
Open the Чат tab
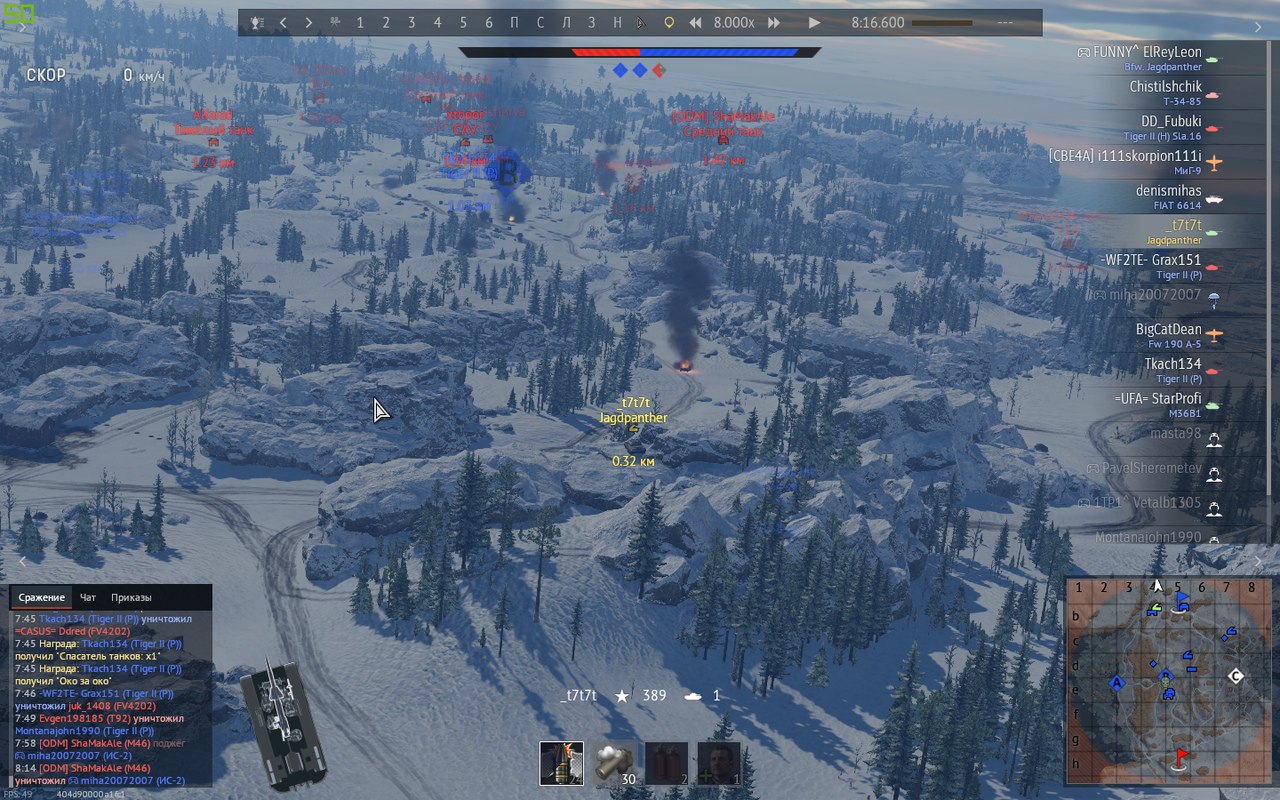[88, 598]
